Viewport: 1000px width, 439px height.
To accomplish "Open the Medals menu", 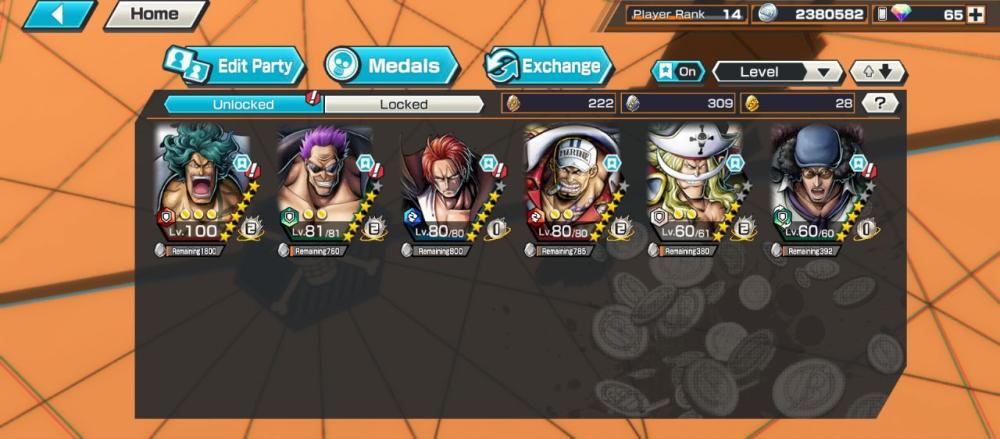I will [391, 67].
